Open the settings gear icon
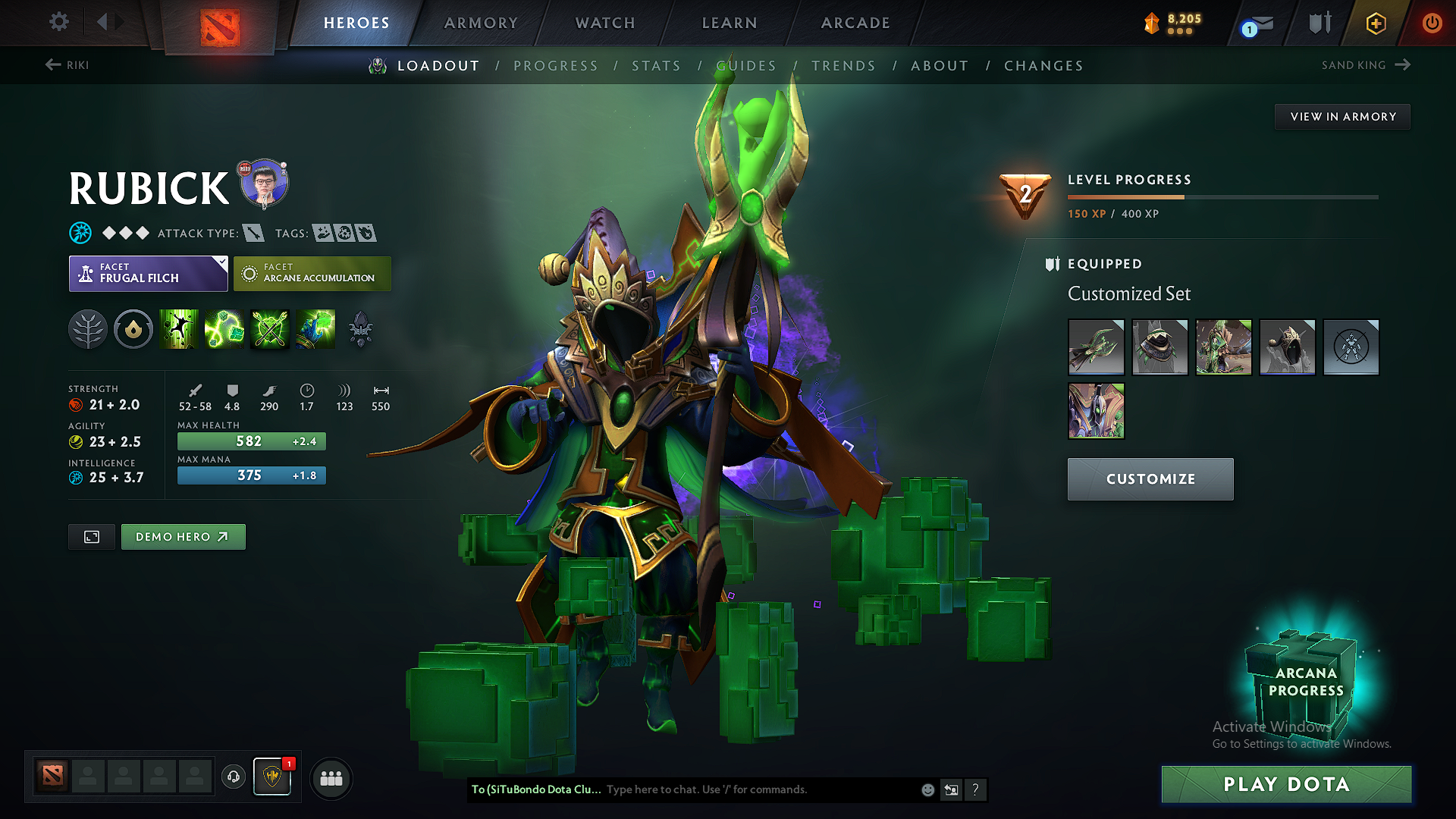The height and width of the screenshot is (819, 1456). [x=58, y=22]
